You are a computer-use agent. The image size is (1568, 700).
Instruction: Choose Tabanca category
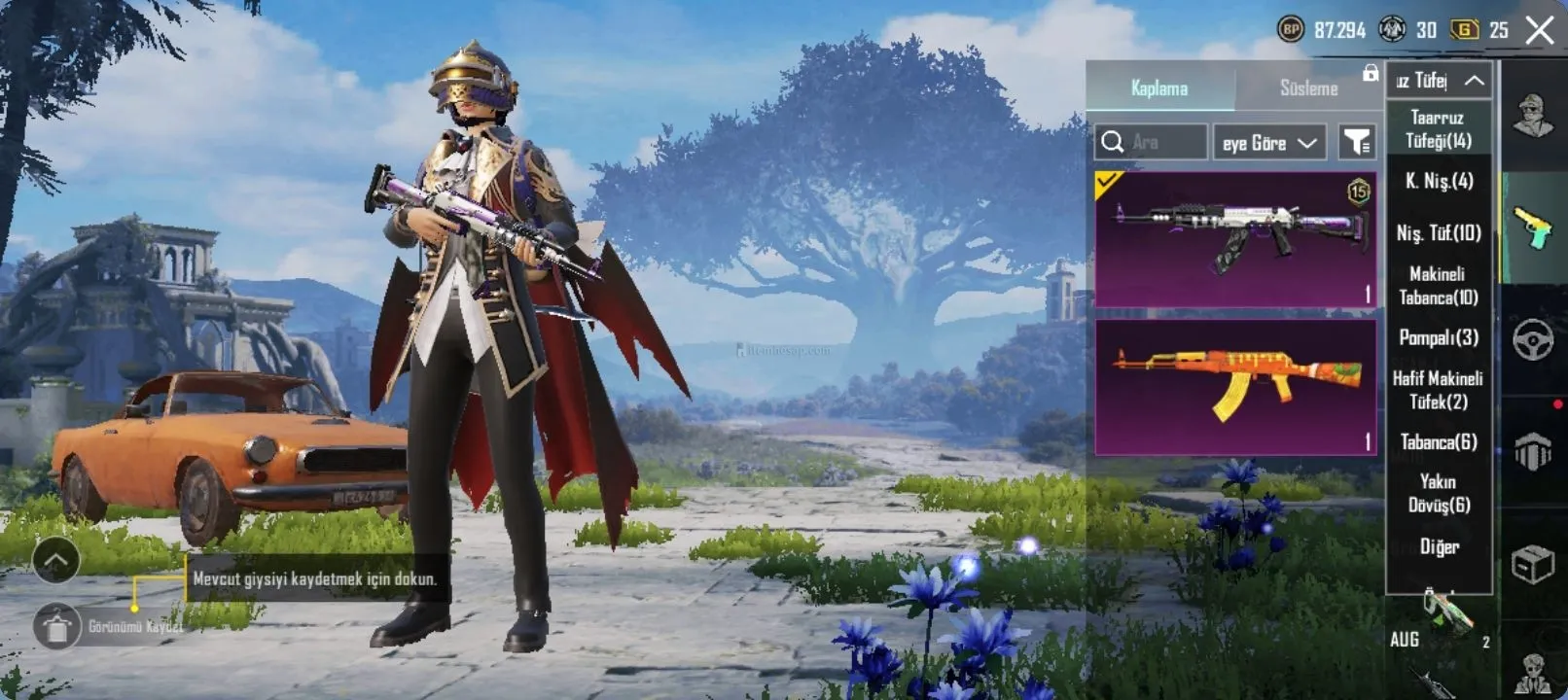pos(1439,442)
